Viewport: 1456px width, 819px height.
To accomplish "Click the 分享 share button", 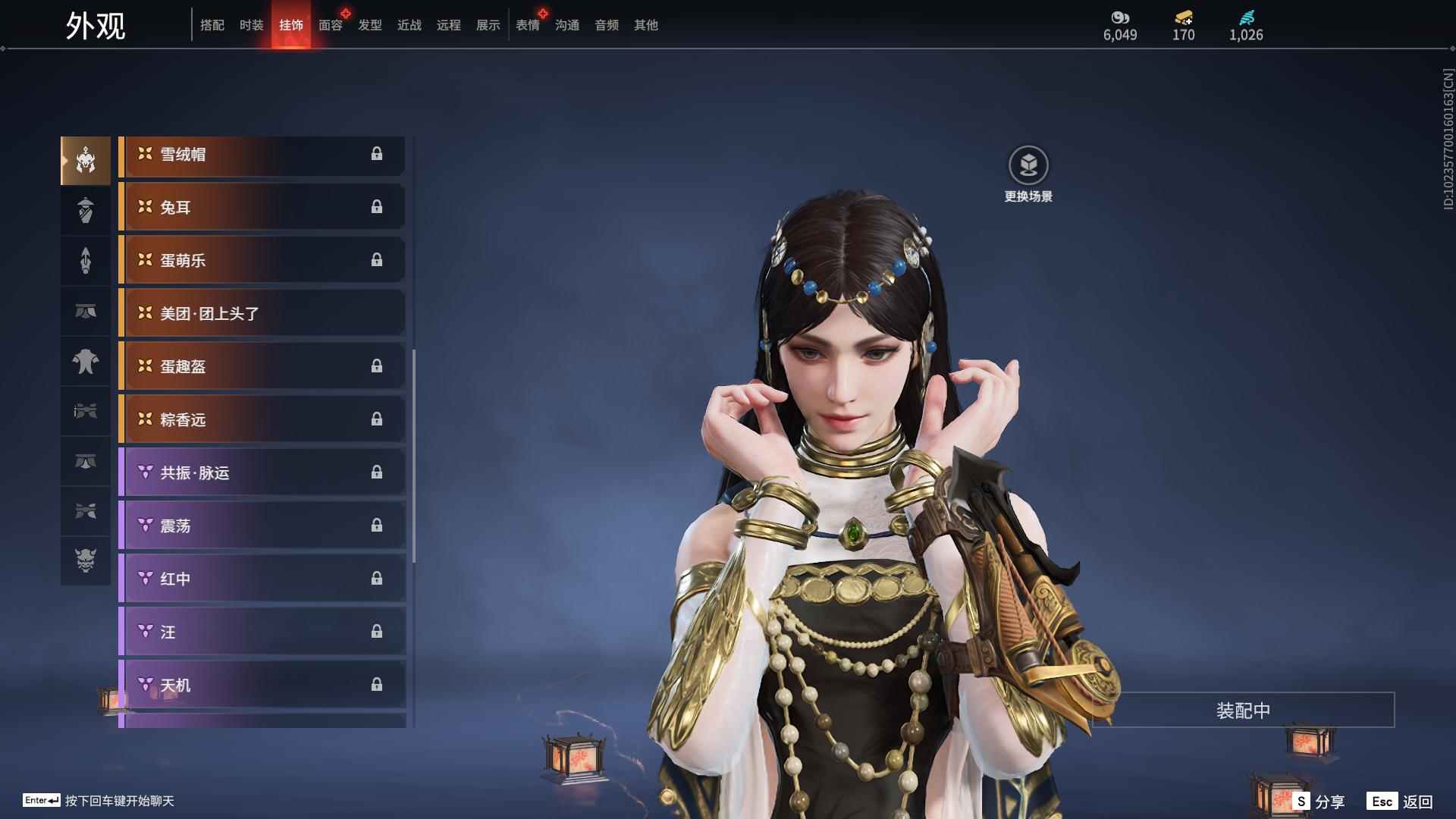I will pyautogui.click(x=1319, y=802).
